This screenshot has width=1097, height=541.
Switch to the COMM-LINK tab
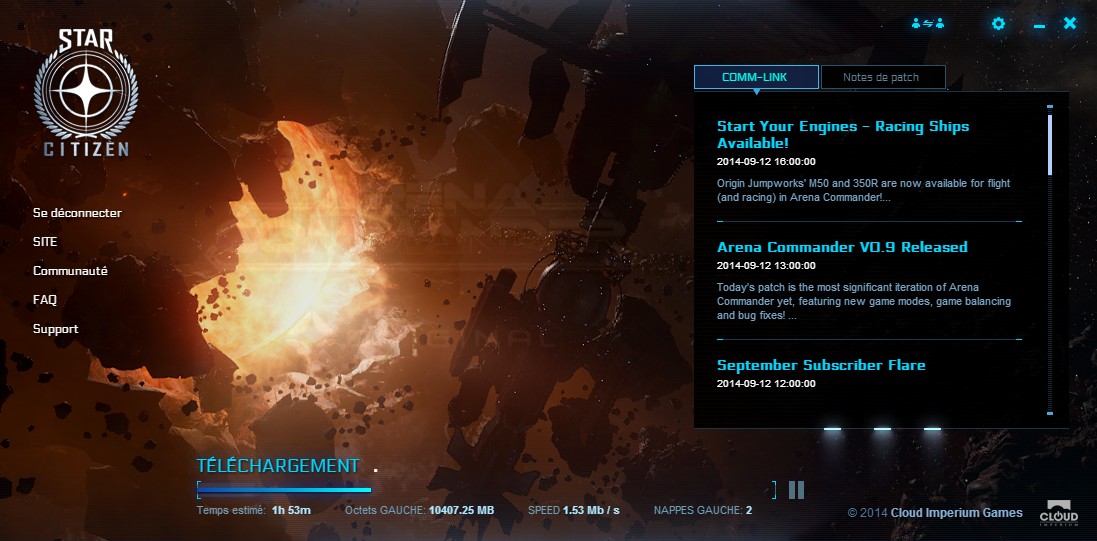756,77
